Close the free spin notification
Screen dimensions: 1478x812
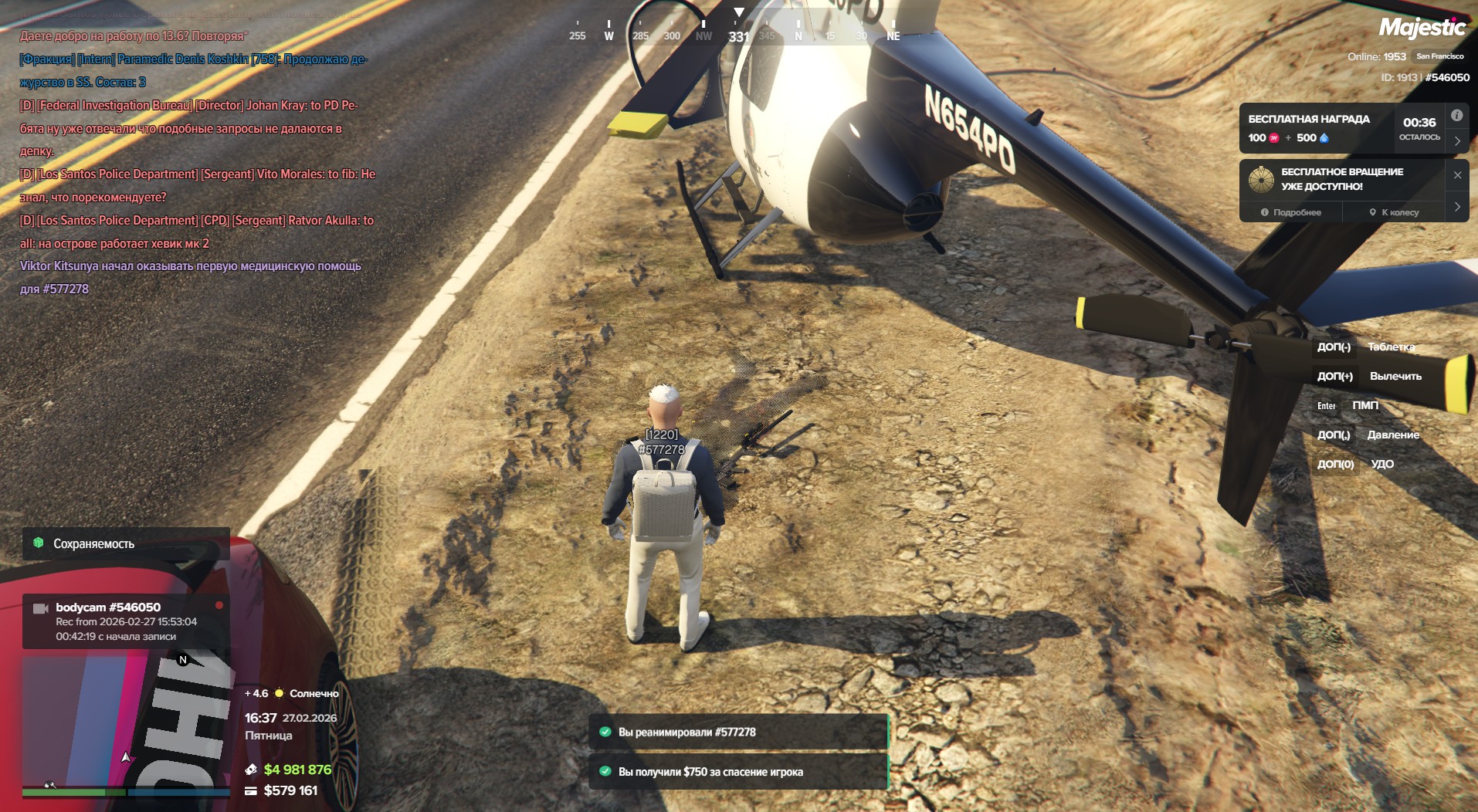(1457, 175)
